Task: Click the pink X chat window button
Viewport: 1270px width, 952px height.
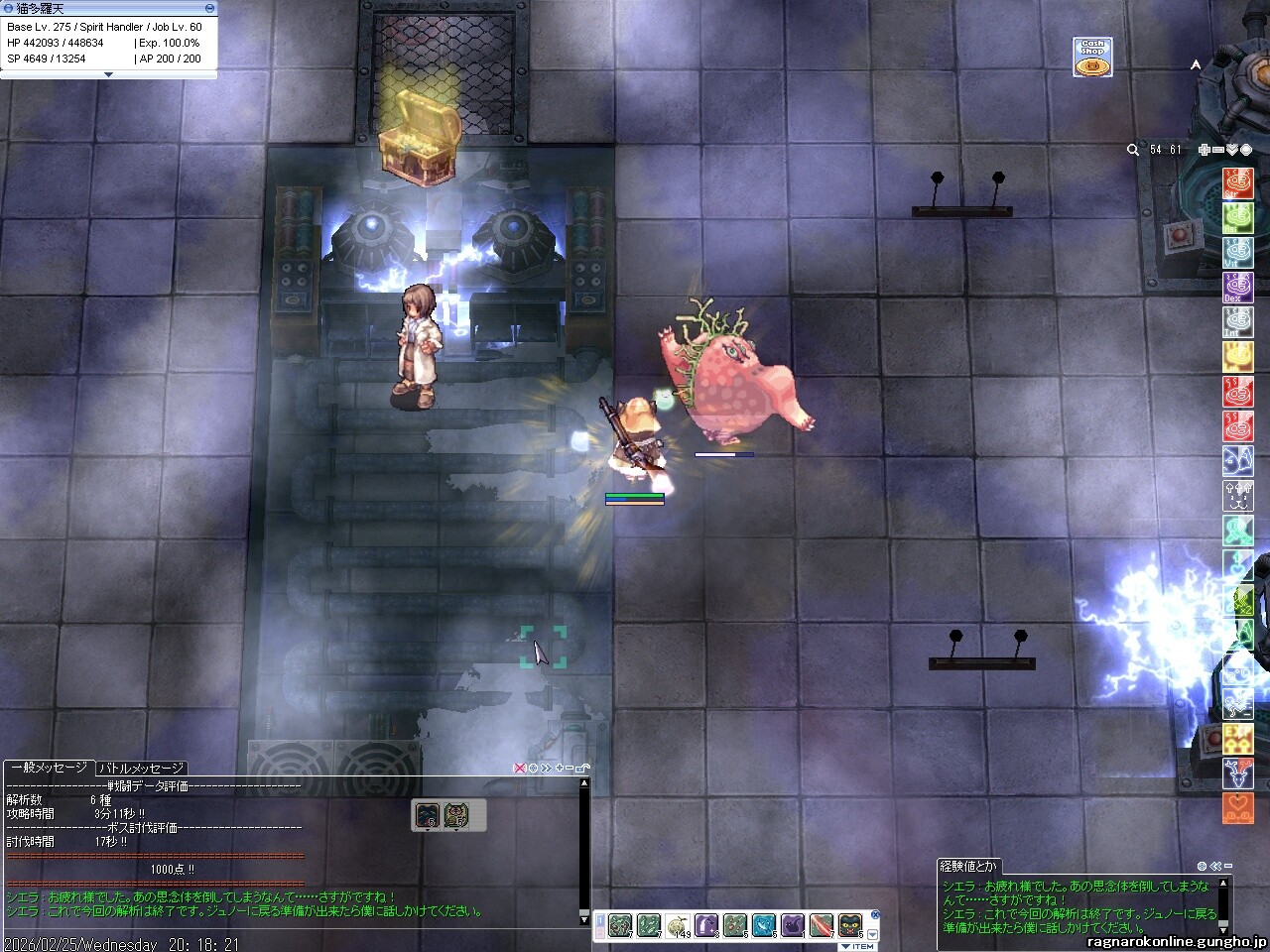Action: 519,768
